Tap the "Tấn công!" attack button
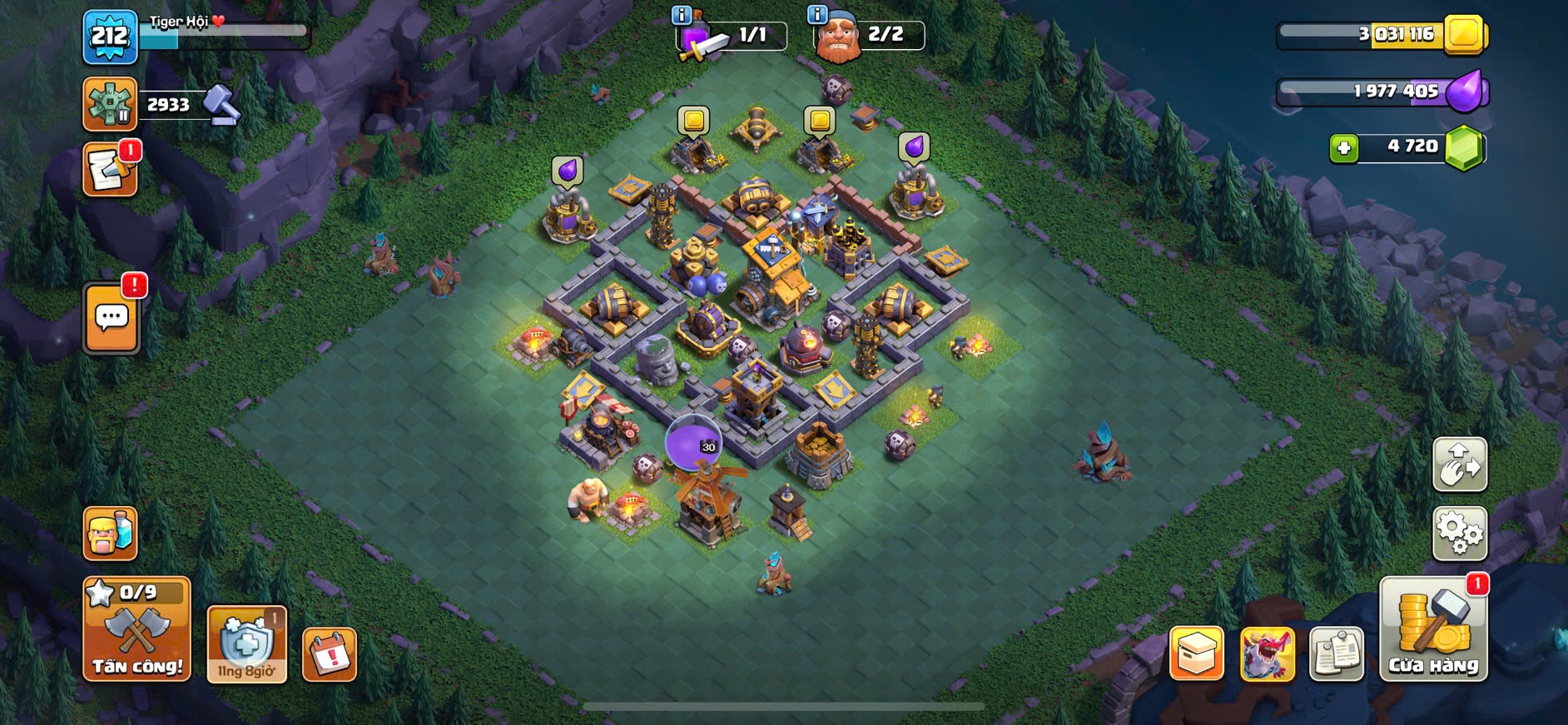 tap(136, 630)
